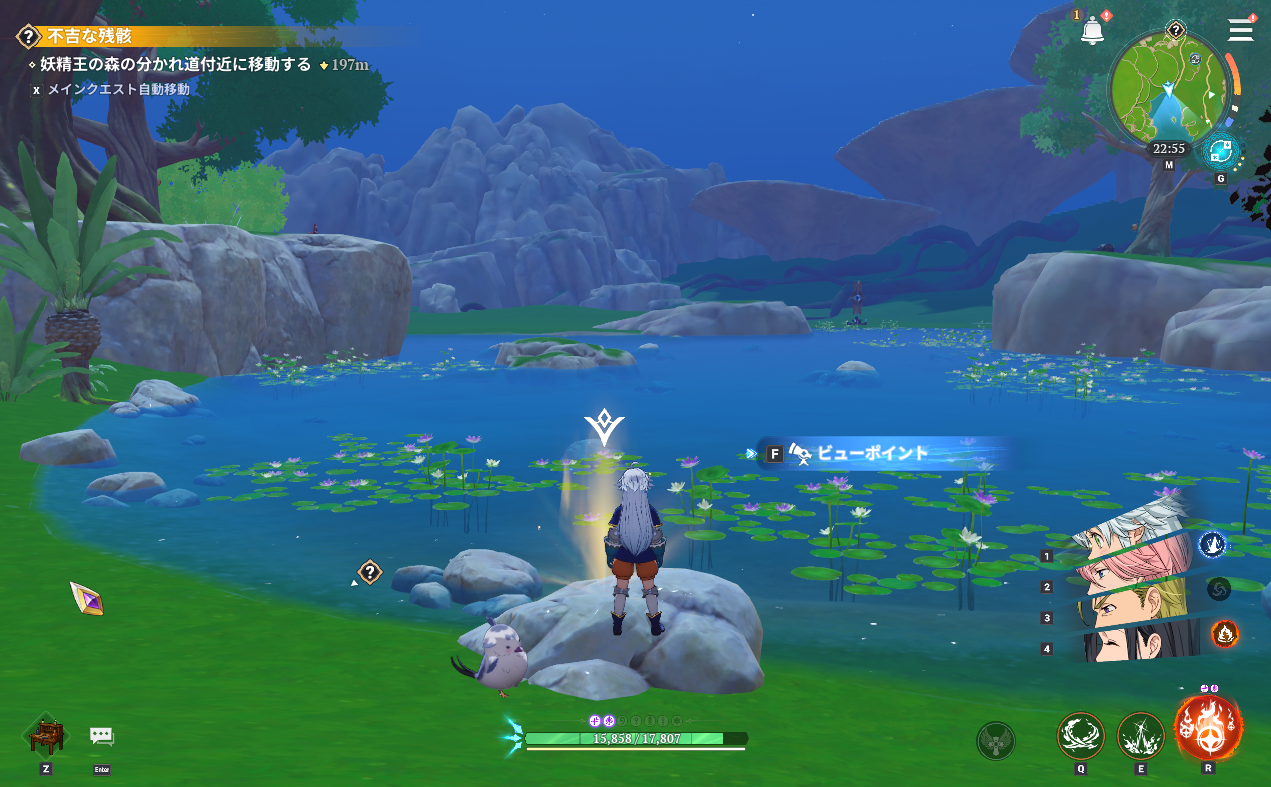Start メインクエスト自動移動 auto-travel
The width and height of the screenshot is (1271, 787).
click(x=118, y=89)
